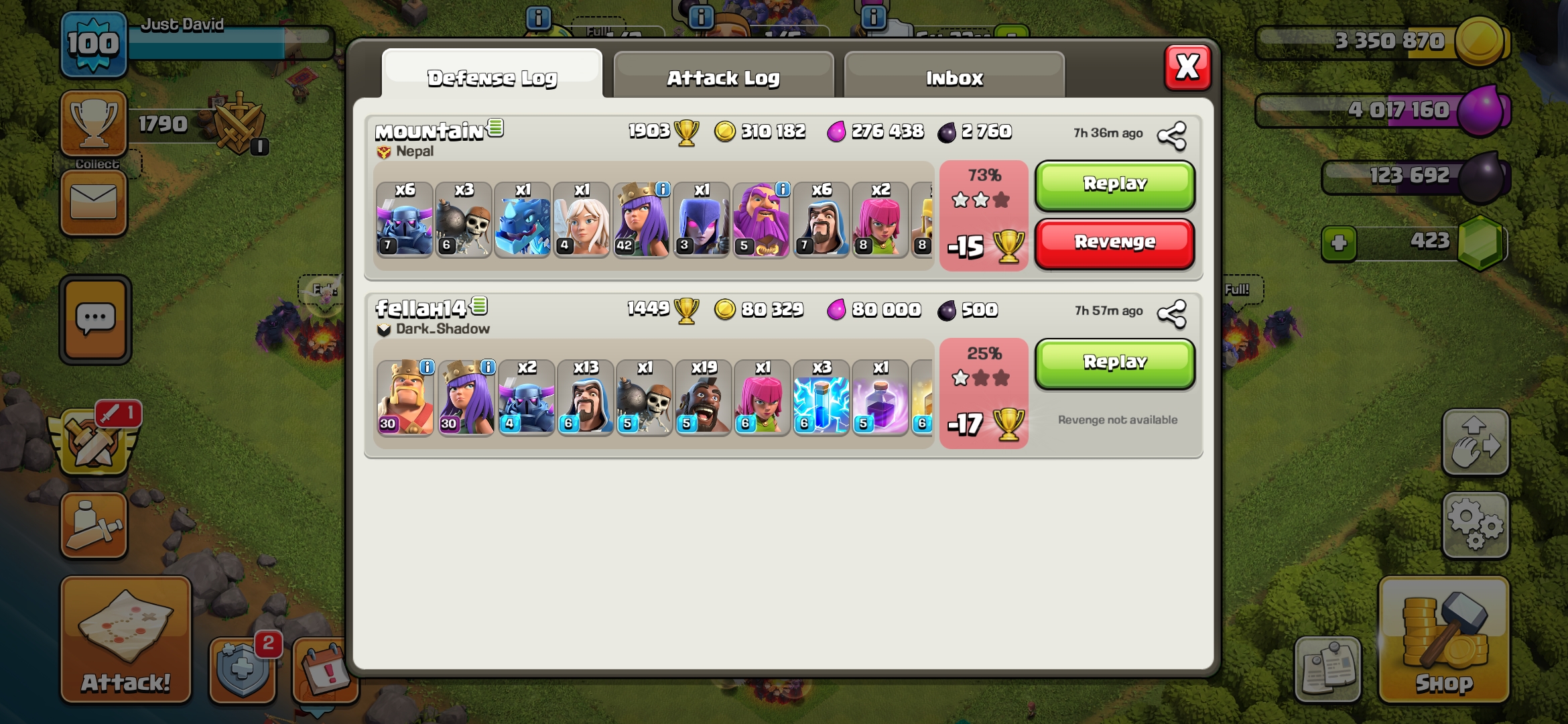Watch the replay of Mountain's attack

pos(1114,184)
